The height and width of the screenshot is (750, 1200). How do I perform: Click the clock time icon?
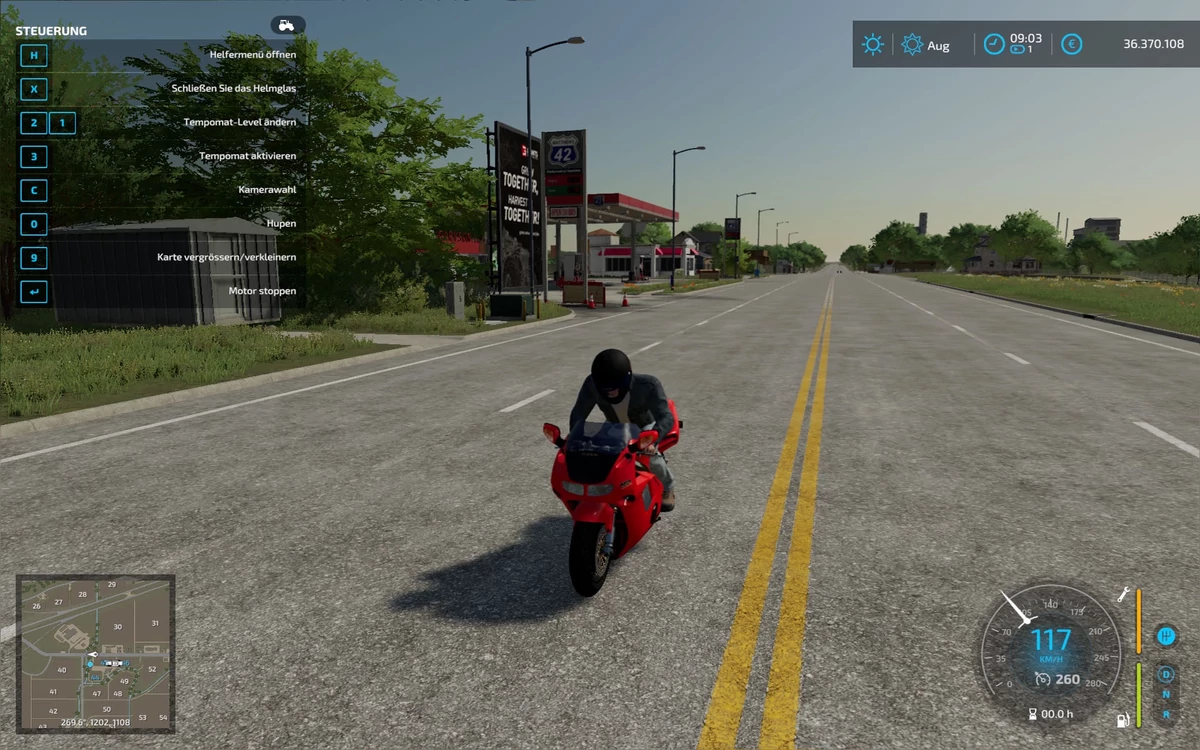click(994, 44)
